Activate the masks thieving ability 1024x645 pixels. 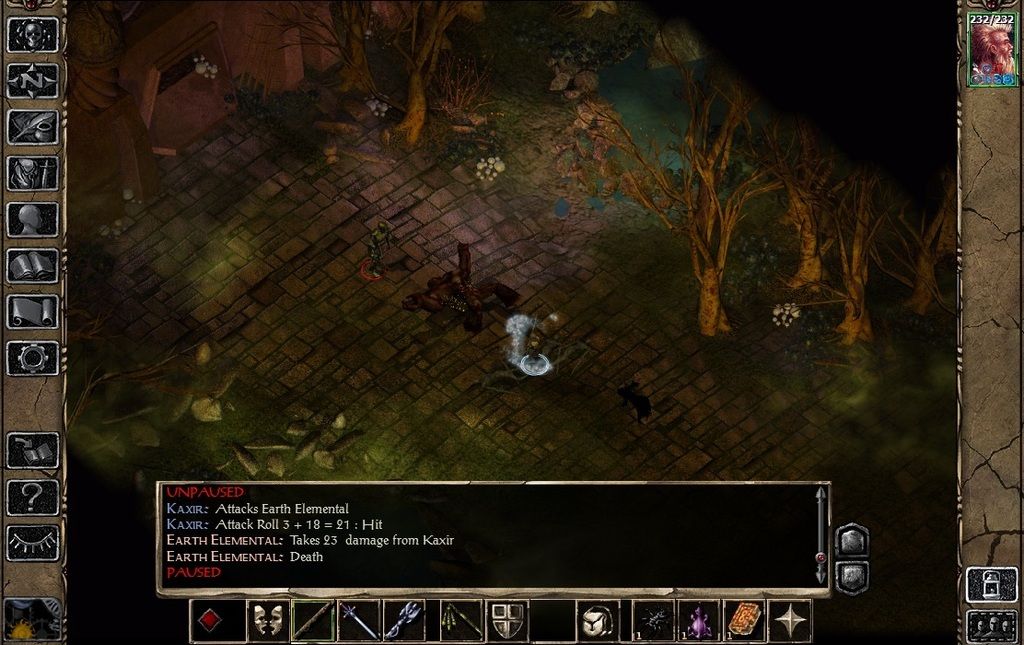266,621
